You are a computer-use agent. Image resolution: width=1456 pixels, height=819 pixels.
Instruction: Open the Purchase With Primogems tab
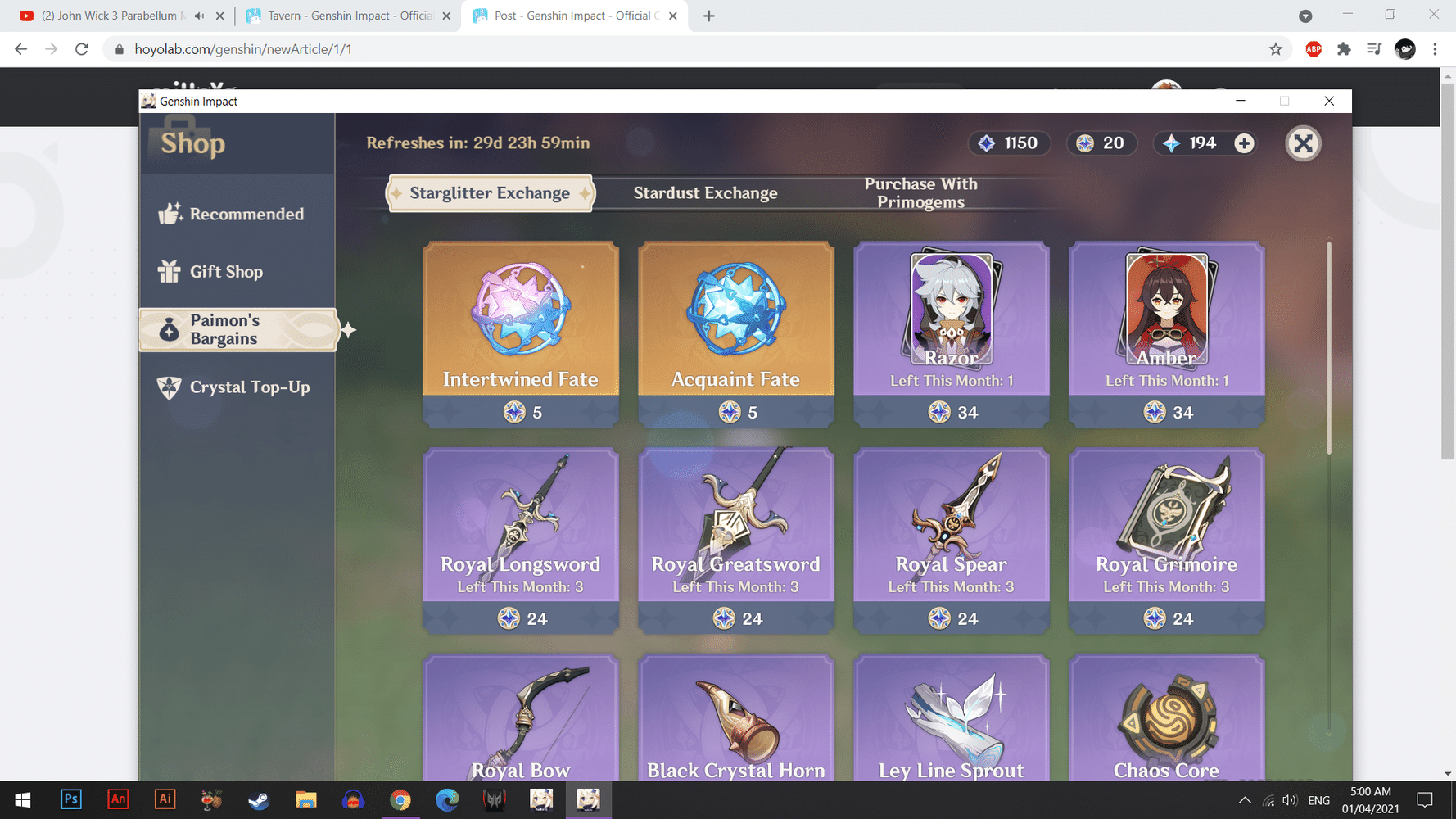[920, 193]
